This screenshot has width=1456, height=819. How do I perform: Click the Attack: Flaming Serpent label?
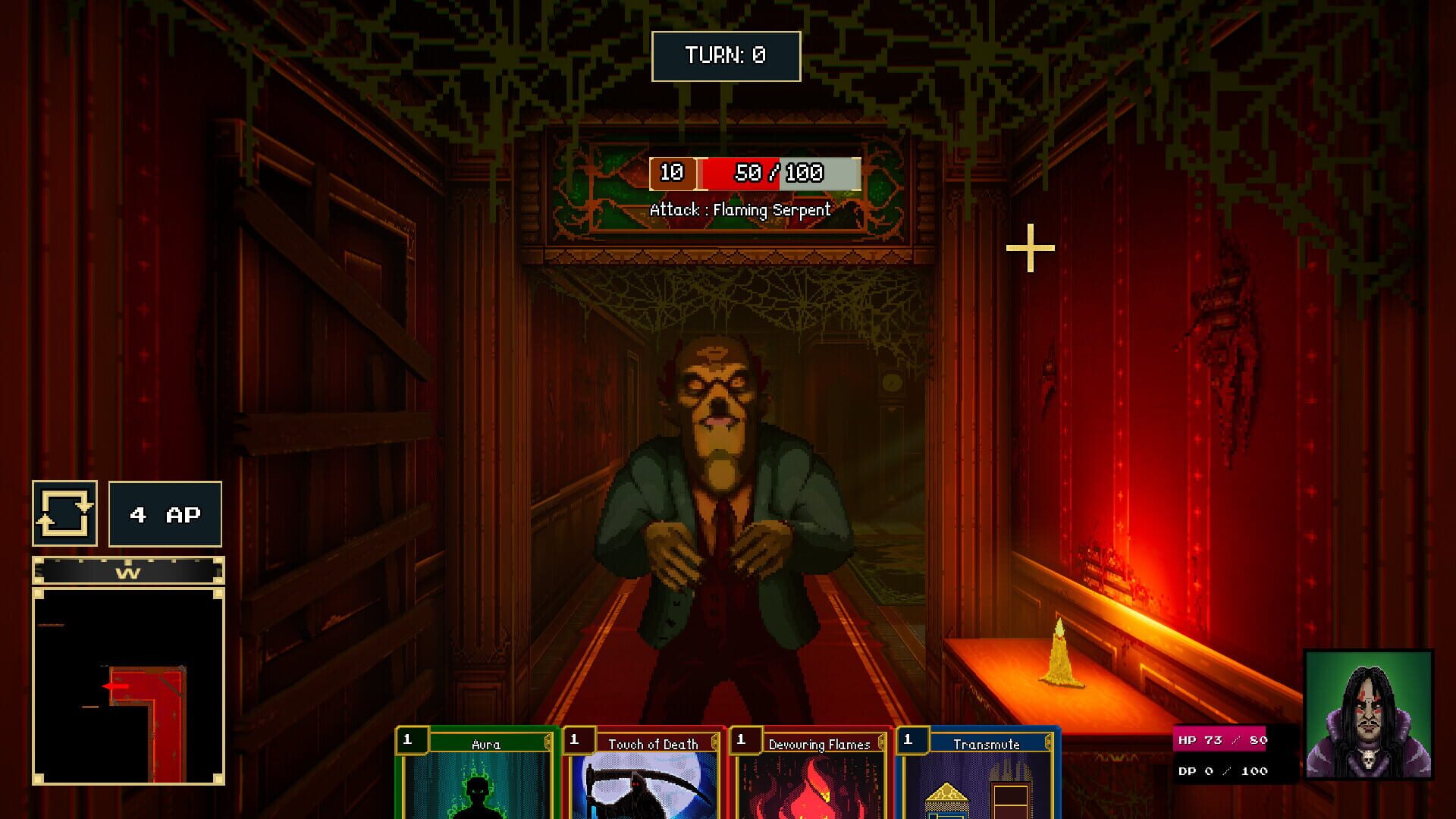click(742, 210)
